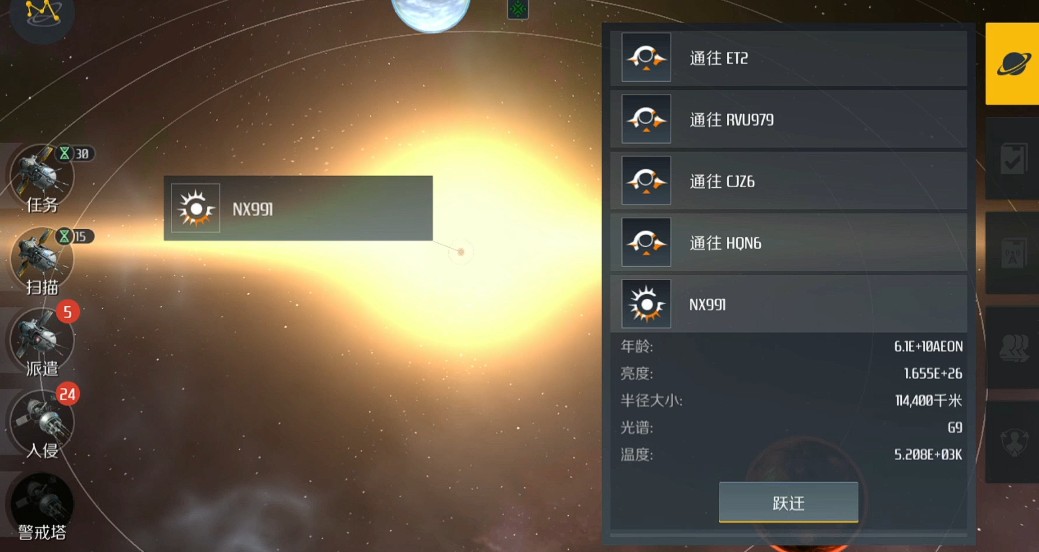Select the 警戒塔 watchtower shortcut
This screenshot has height=552, width=1039.
(42, 506)
